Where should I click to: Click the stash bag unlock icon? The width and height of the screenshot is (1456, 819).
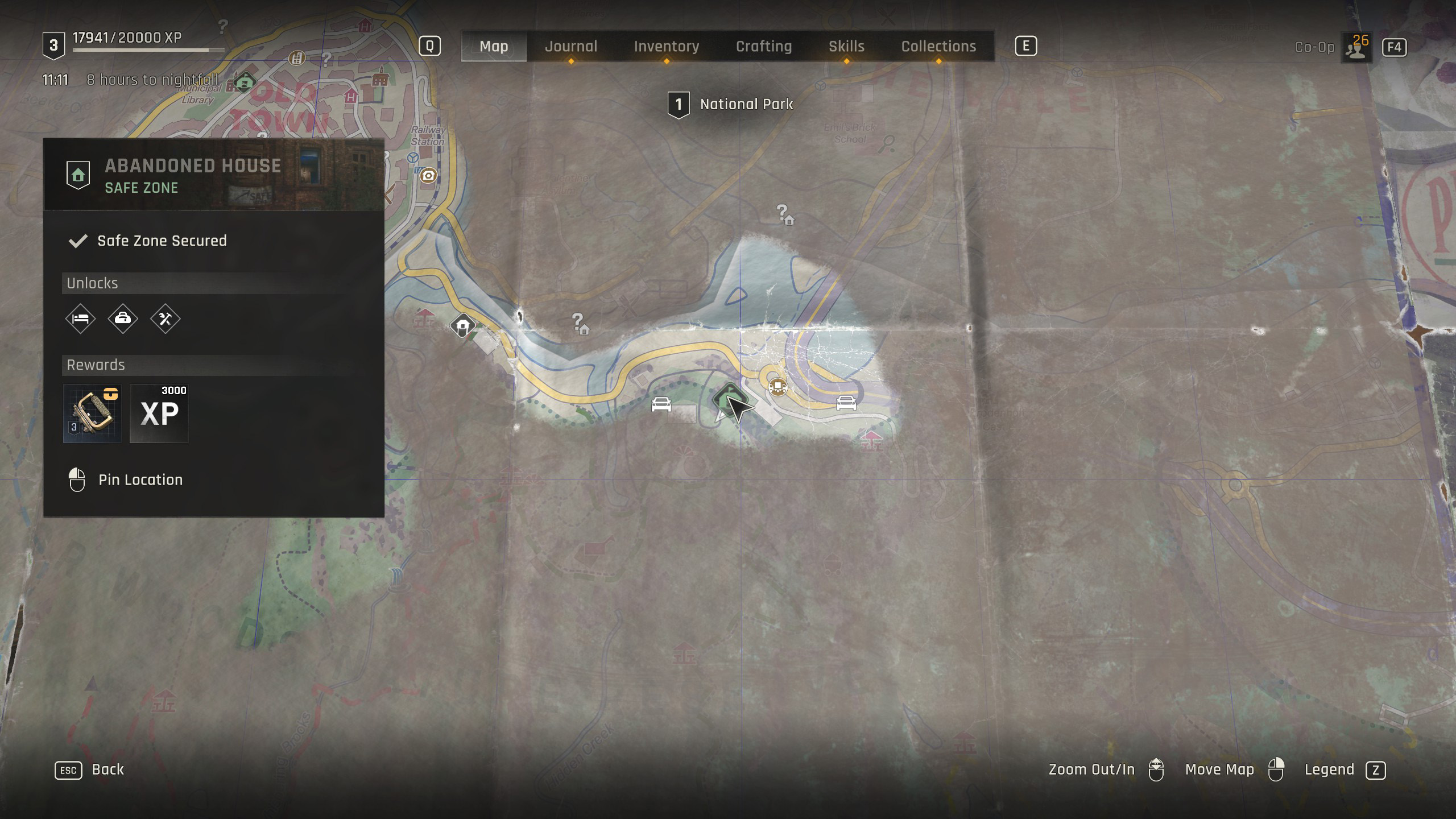pos(123,318)
